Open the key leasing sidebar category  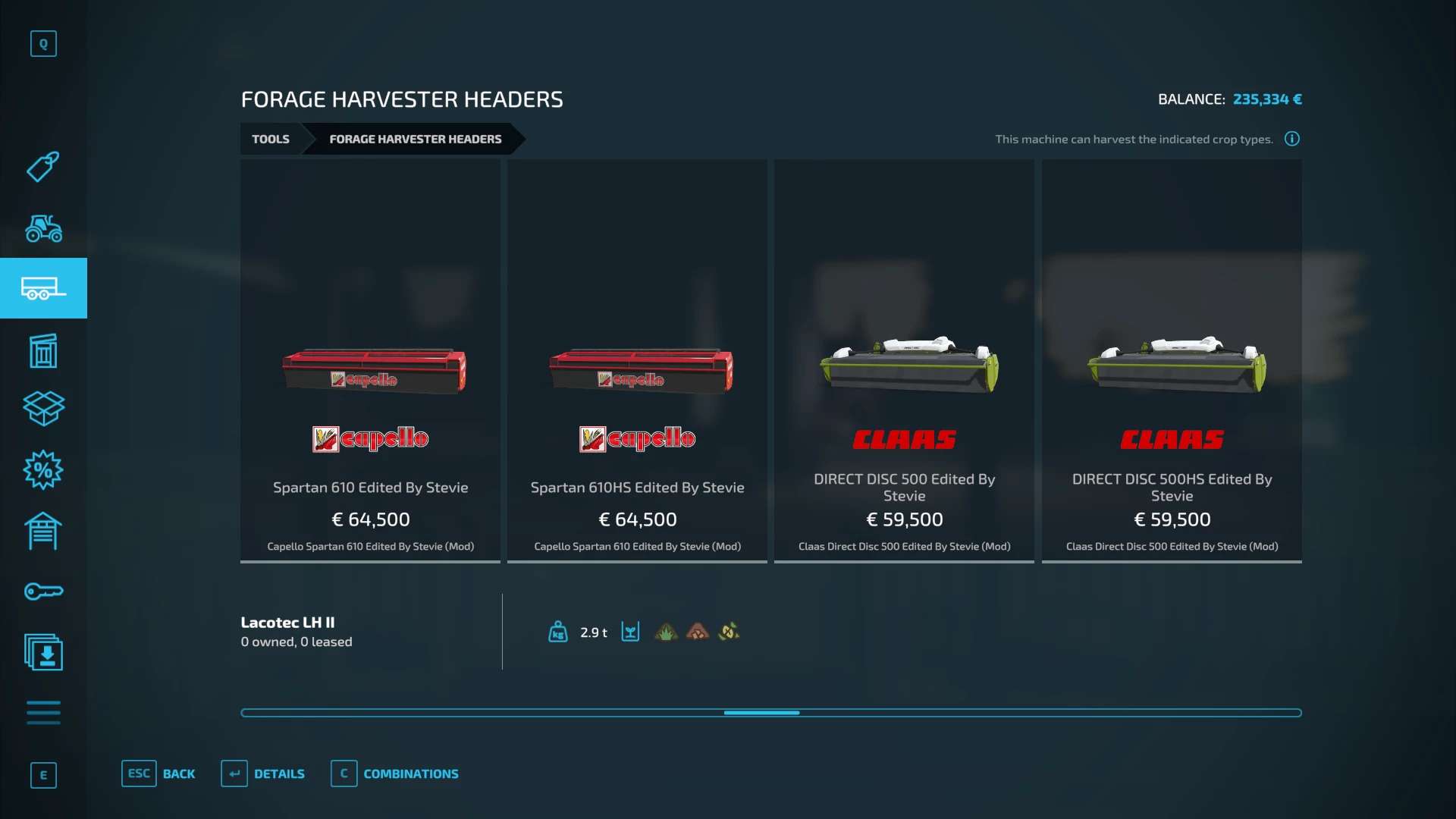coord(43,591)
